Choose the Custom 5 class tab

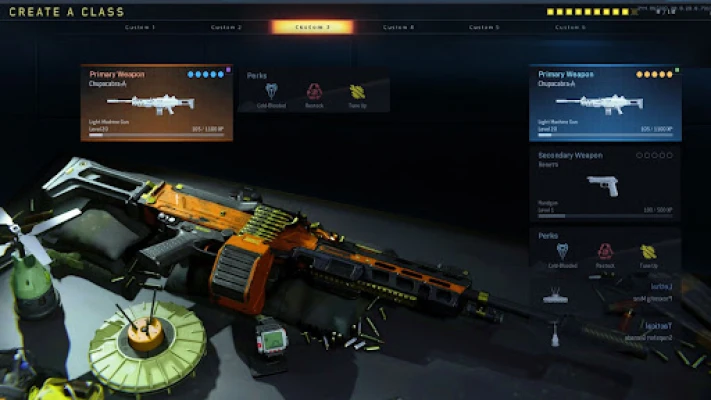pos(484,27)
